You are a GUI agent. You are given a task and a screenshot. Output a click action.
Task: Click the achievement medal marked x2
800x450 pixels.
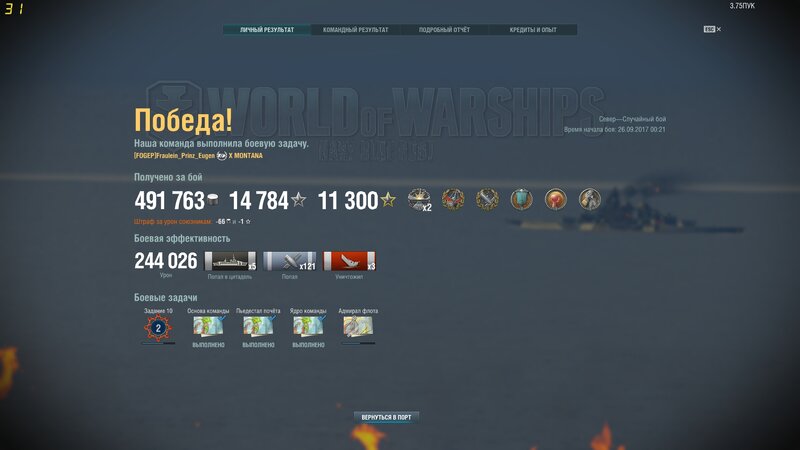419,199
